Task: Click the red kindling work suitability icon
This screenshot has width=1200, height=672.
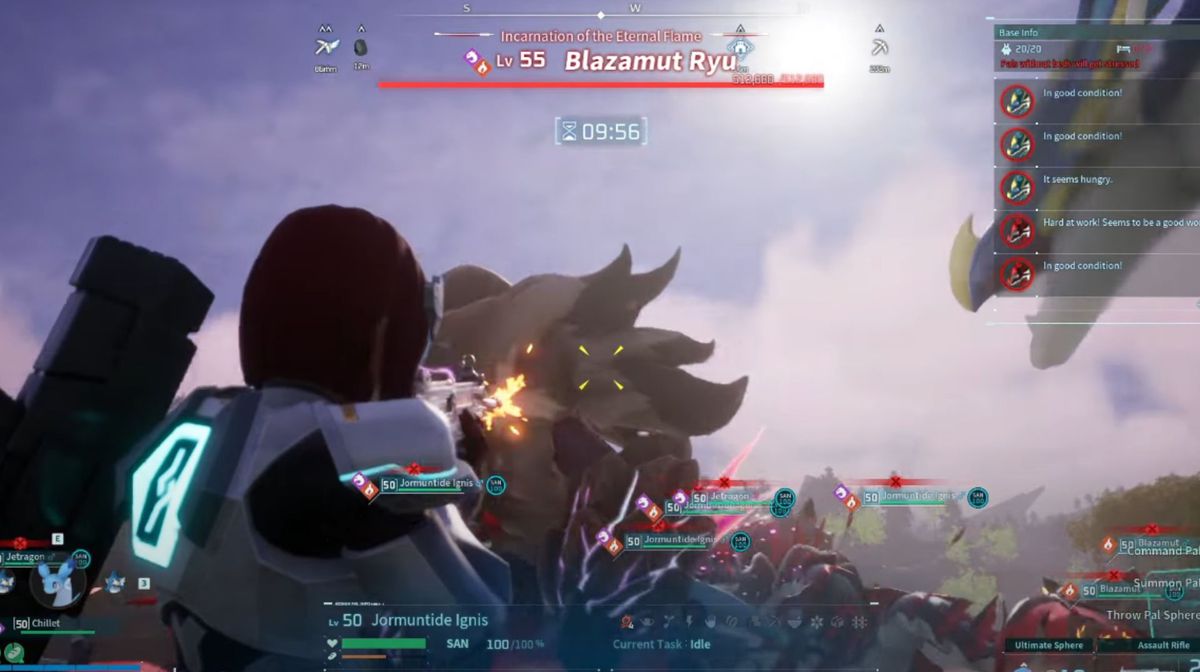Action: point(627,622)
